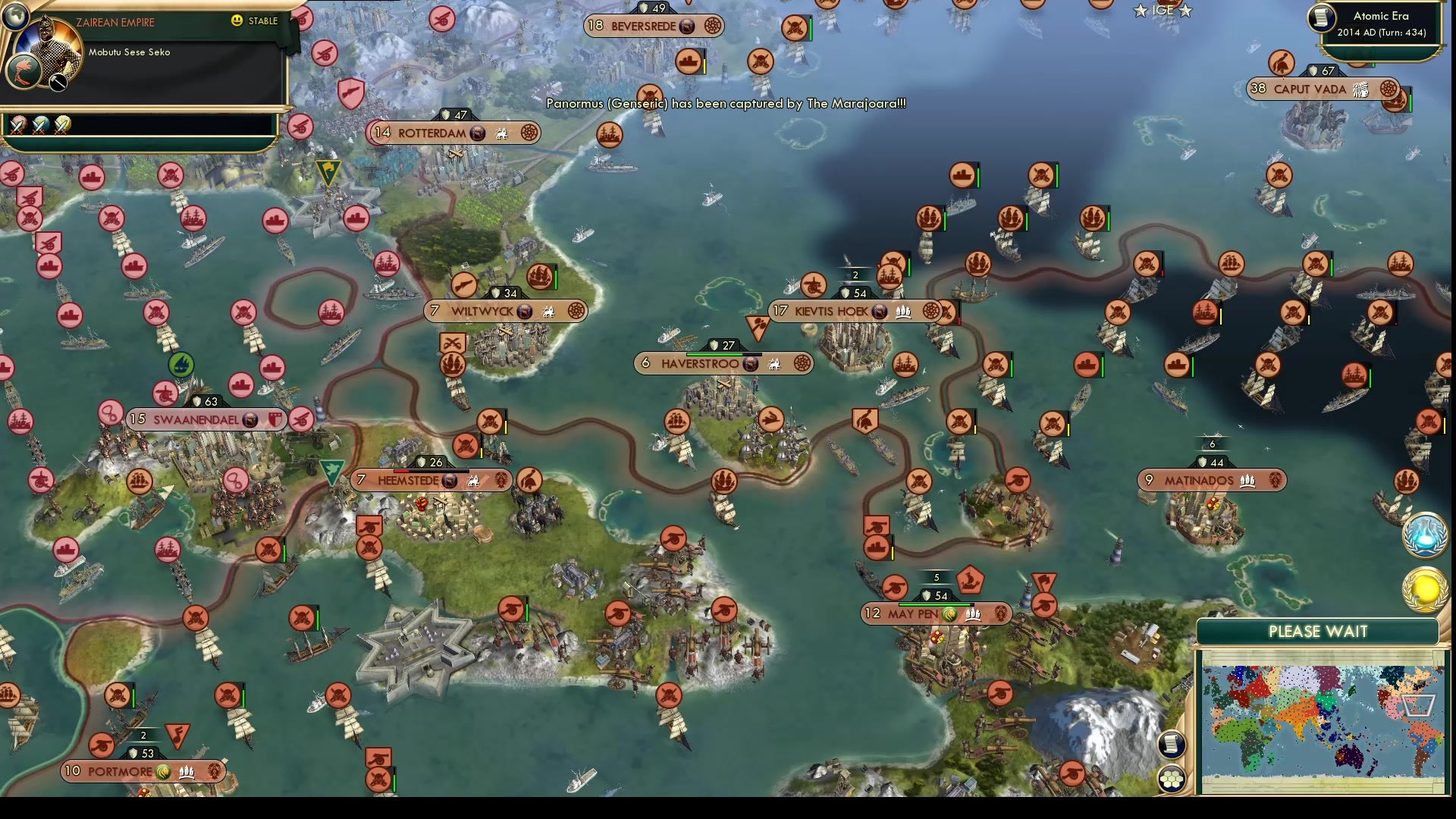Click the scroll notification icon near the minimap
Screen dimensions: 1456x819
[1172, 745]
